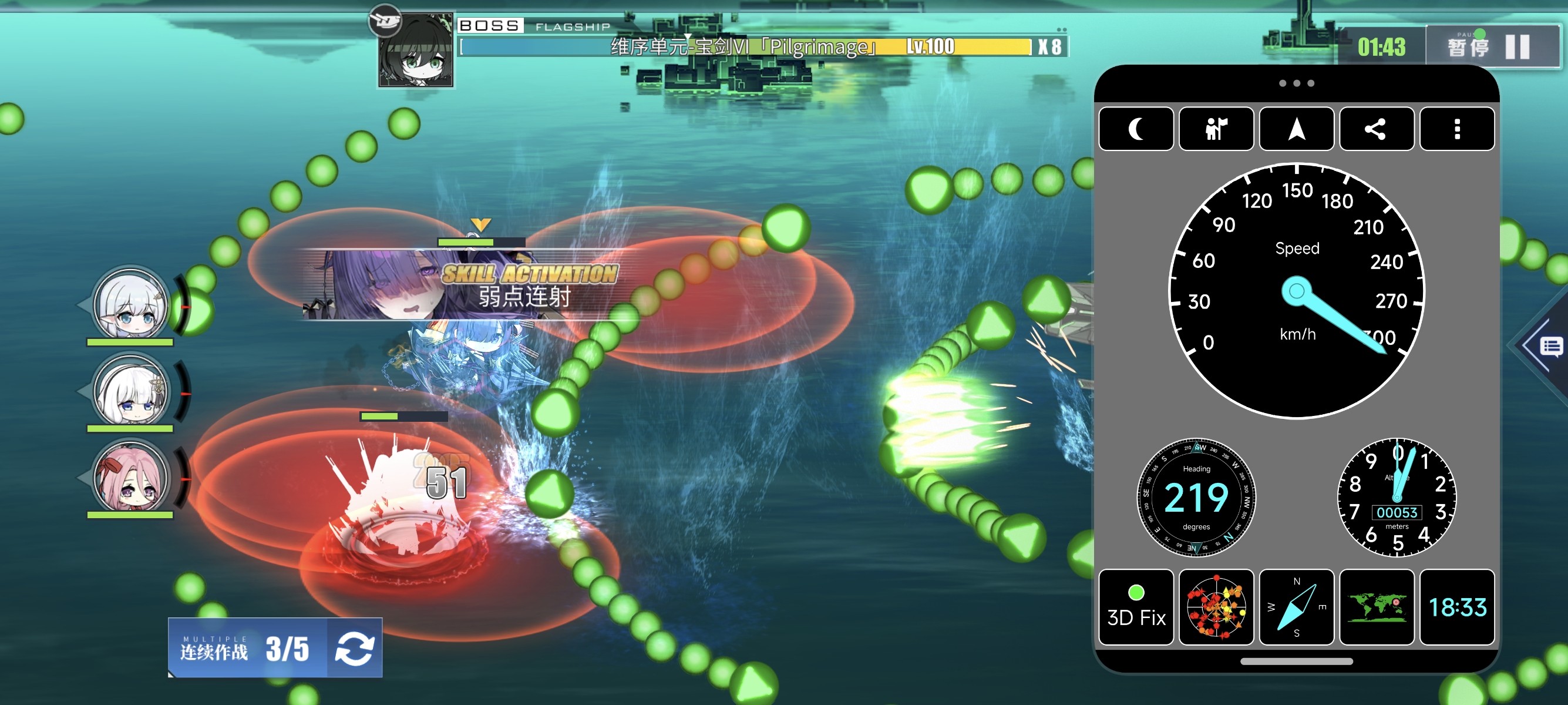This screenshot has width=1568, height=705.
Task: Open the 3D Fix GPS status tile
Action: point(1136,607)
